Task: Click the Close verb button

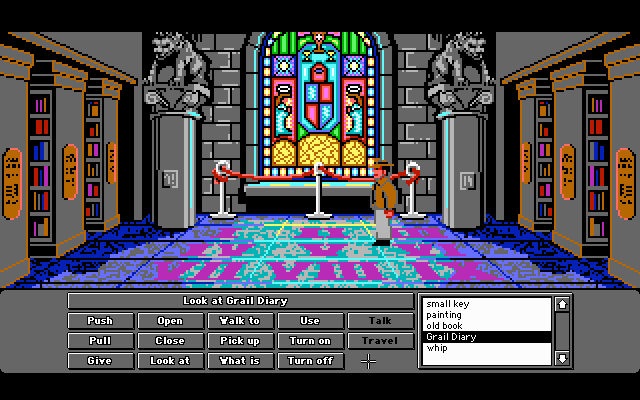Action: [170, 341]
